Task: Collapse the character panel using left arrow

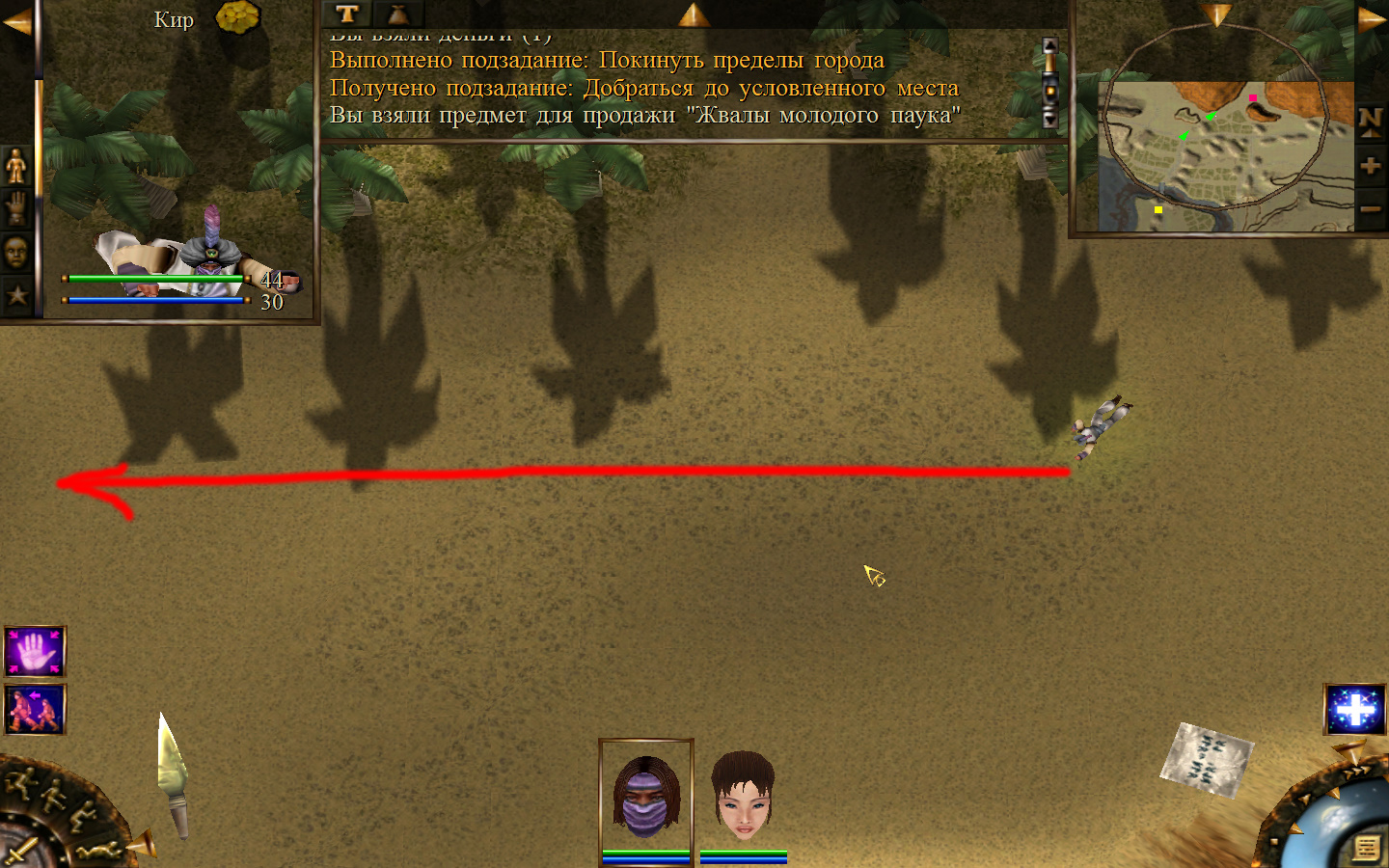Action: tap(16, 21)
